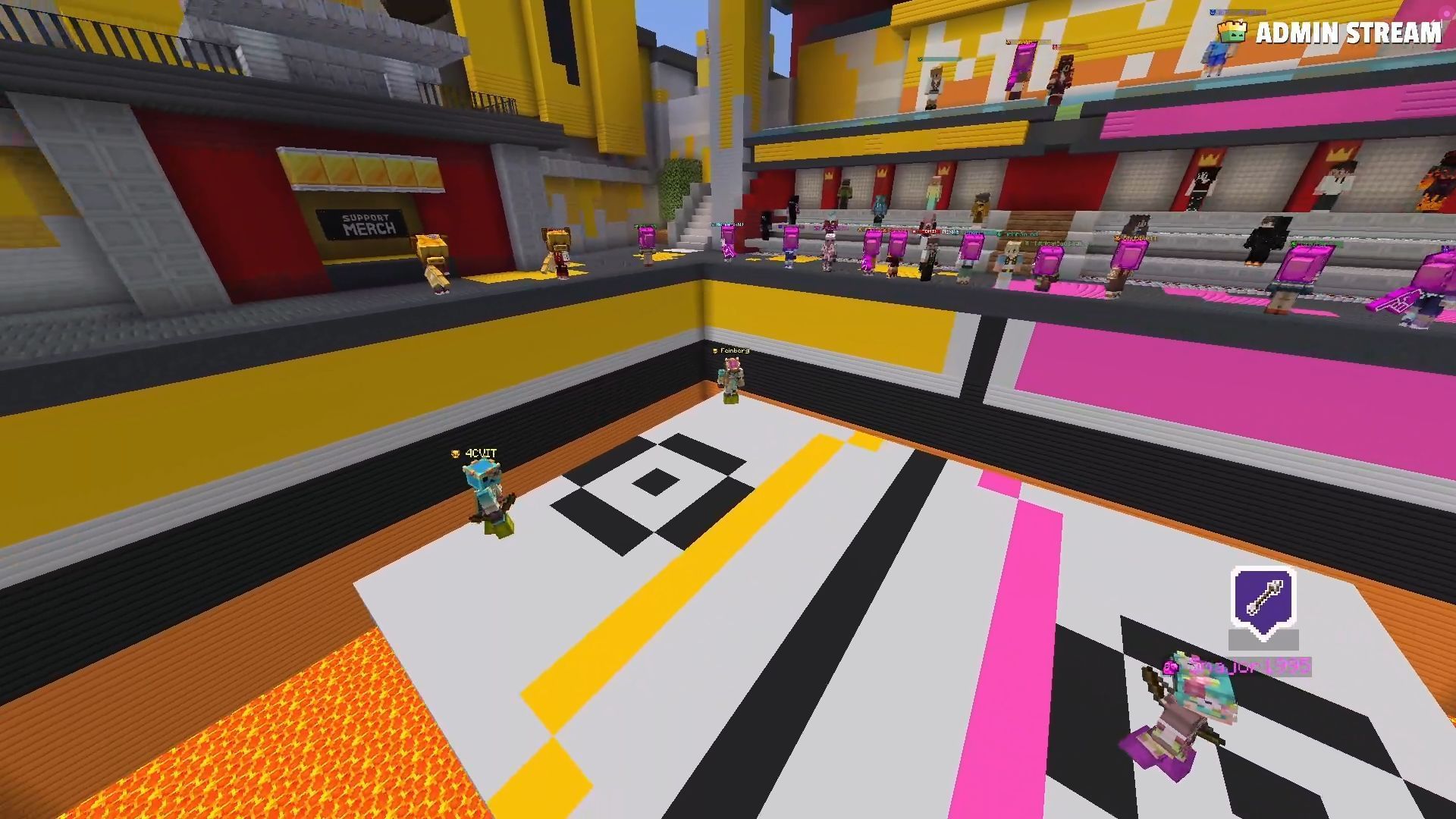1456x819 pixels.
Task: Click the yellow star next to Chubble17
Action: click(x=1116, y=238)
